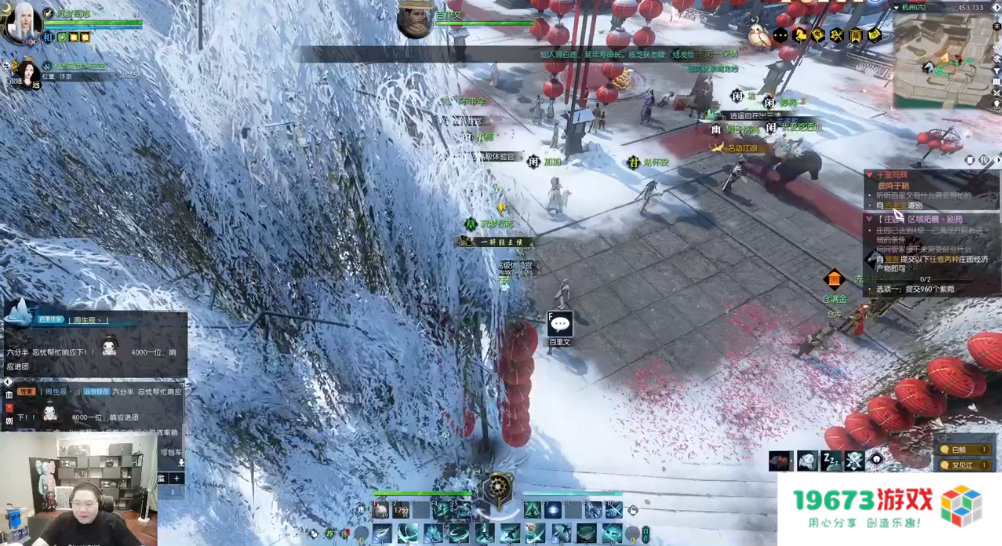
Task: Activate the Zzz rest icon
Action: coord(830,460)
